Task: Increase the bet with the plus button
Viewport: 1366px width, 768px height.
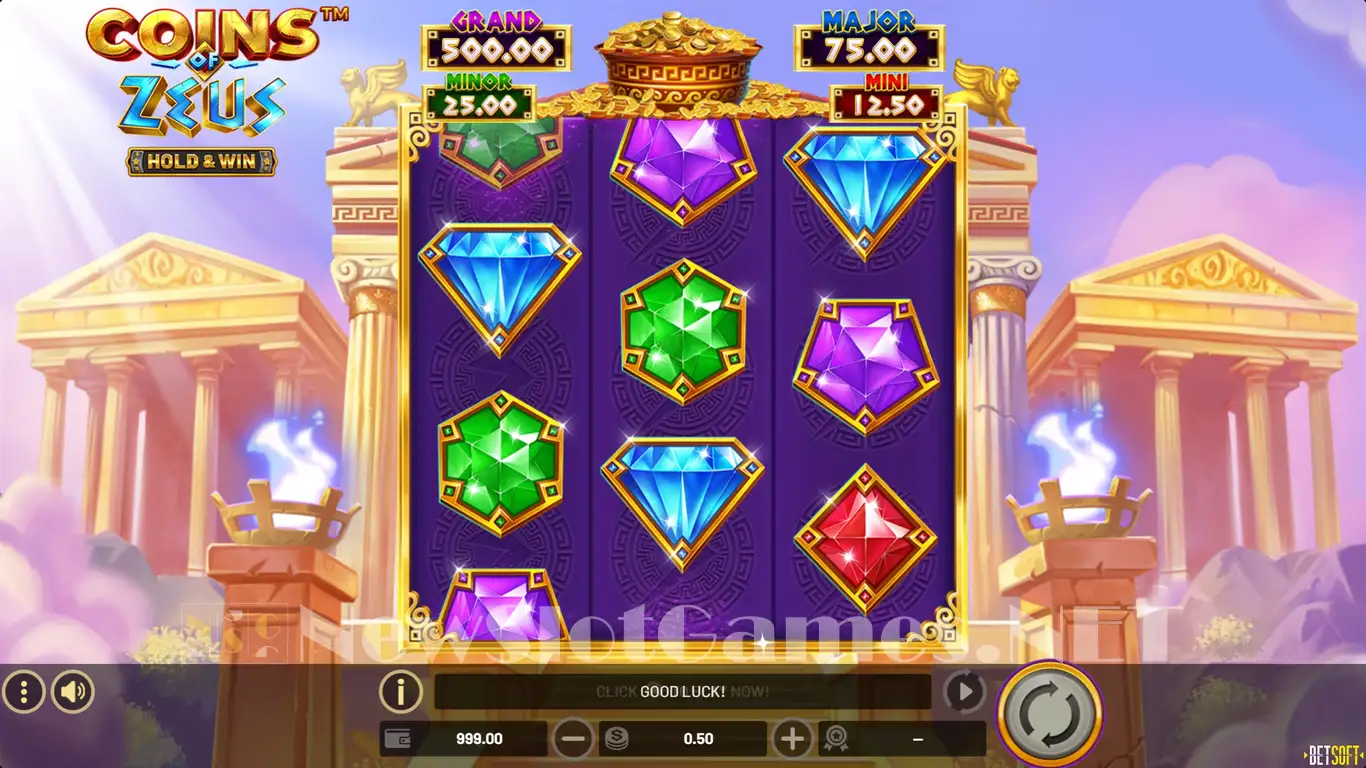Action: pyautogui.click(x=792, y=739)
